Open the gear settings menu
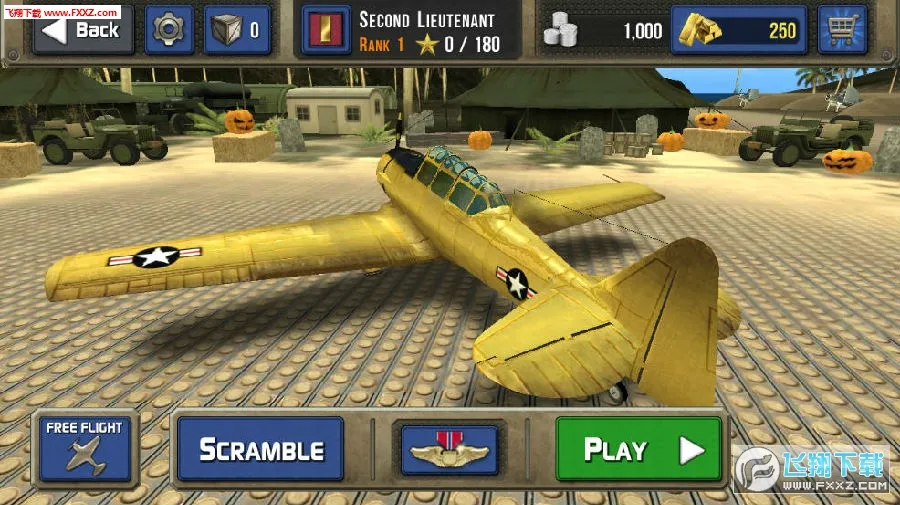 170,29
